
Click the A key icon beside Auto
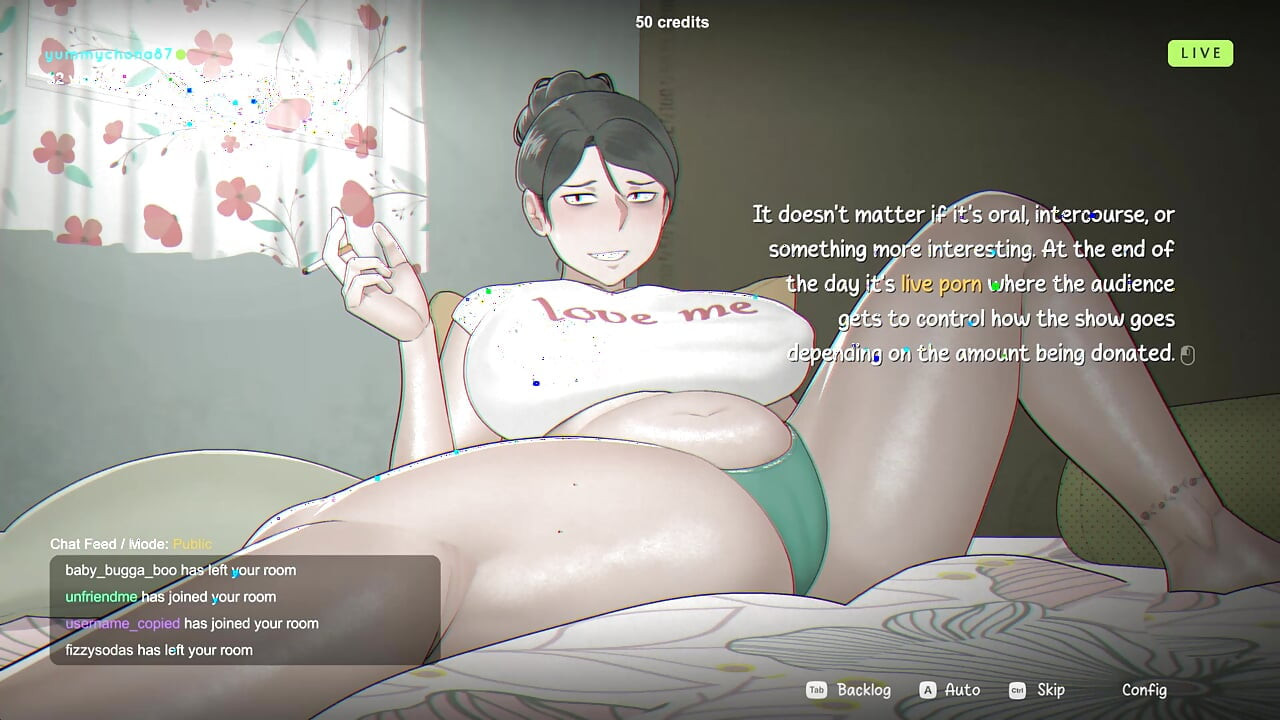point(927,690)
